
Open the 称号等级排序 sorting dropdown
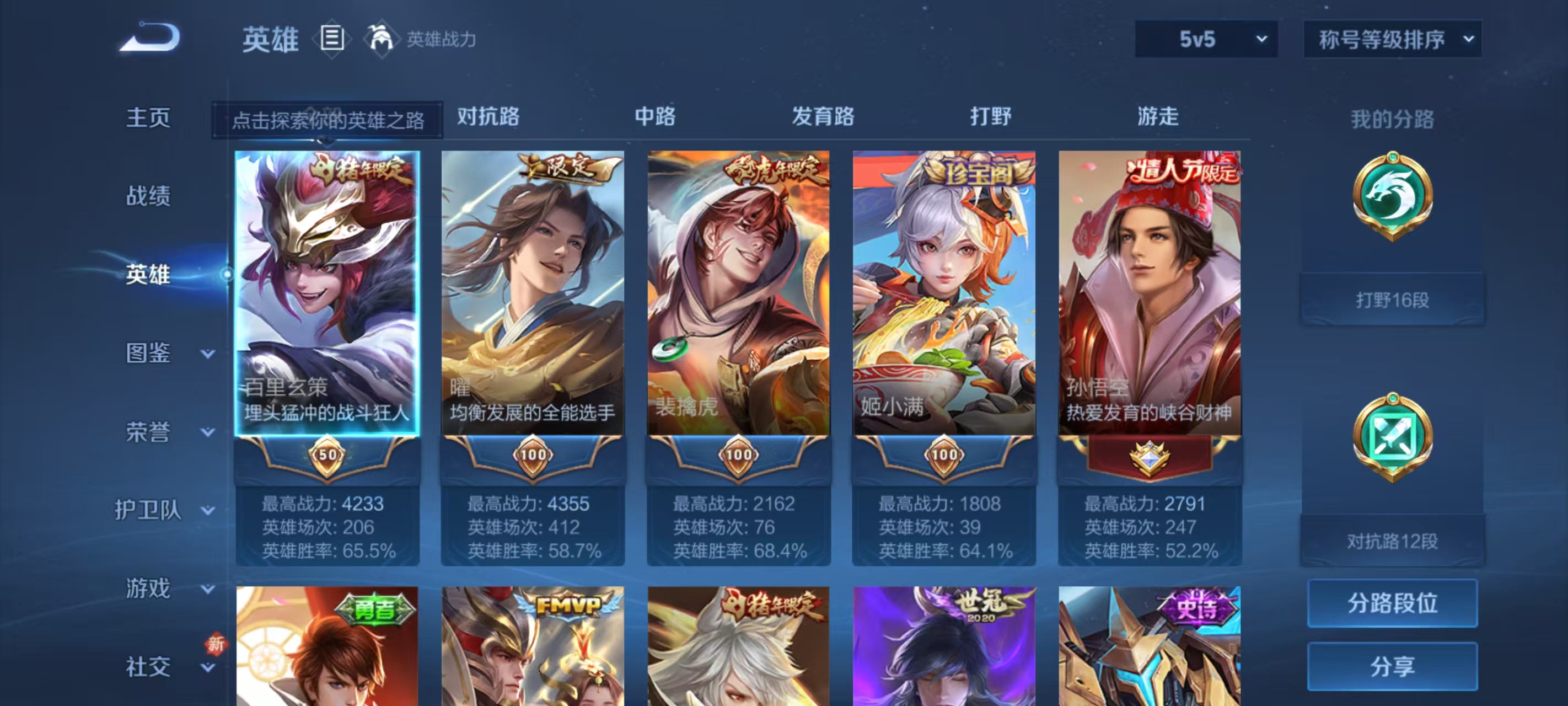(1393, 39)
